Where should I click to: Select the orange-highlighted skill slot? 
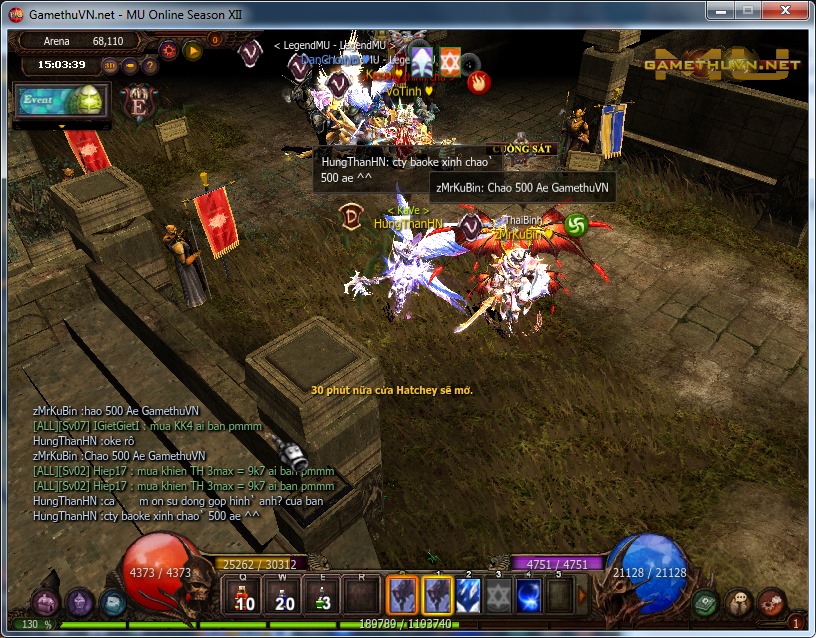[x=402, y=596]
